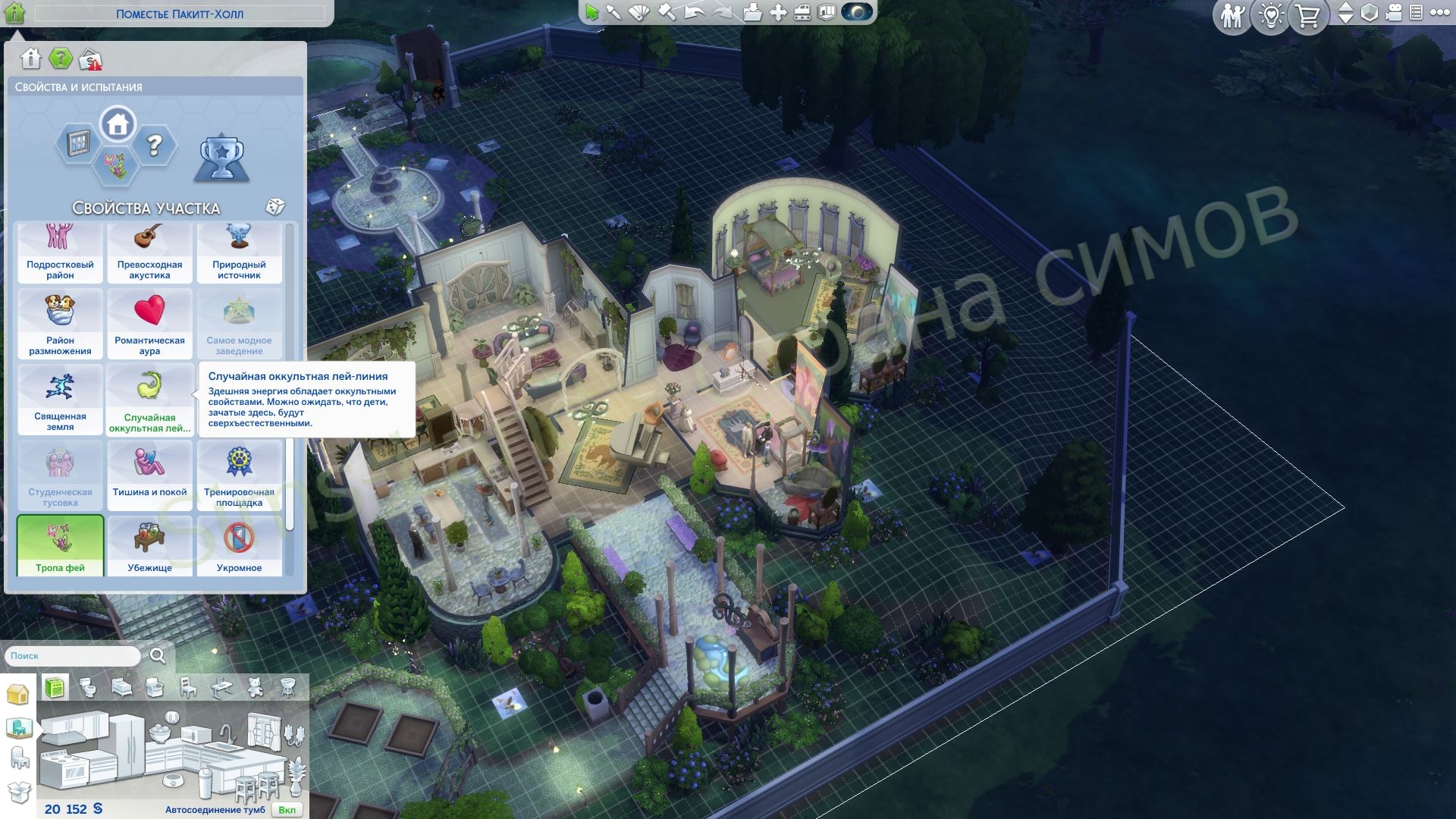Open the three-dots options menu

coord(1439,13)
